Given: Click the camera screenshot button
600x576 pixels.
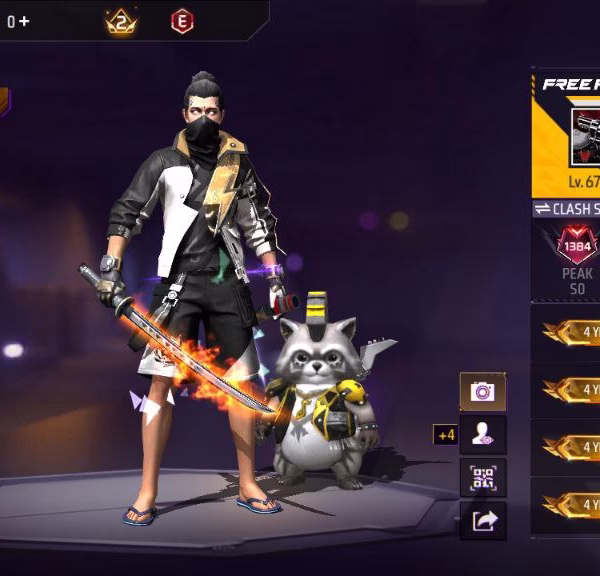Looking at the screenshot, I should tap(482, 391).
